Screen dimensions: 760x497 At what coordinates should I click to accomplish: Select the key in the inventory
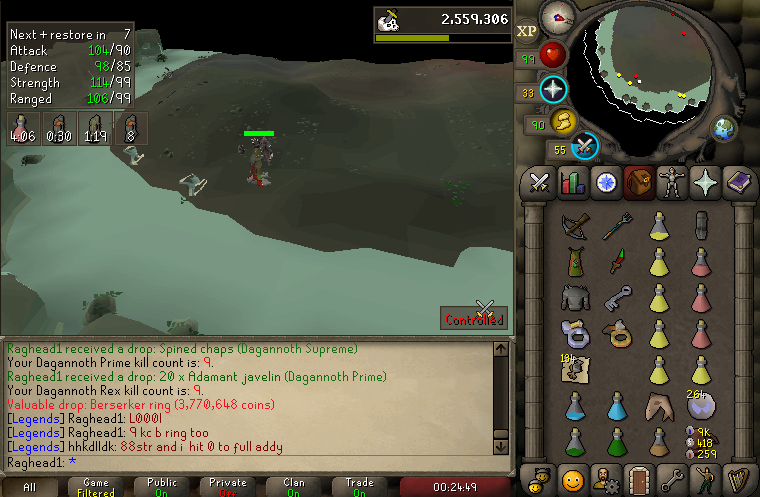tap(617, 297)
